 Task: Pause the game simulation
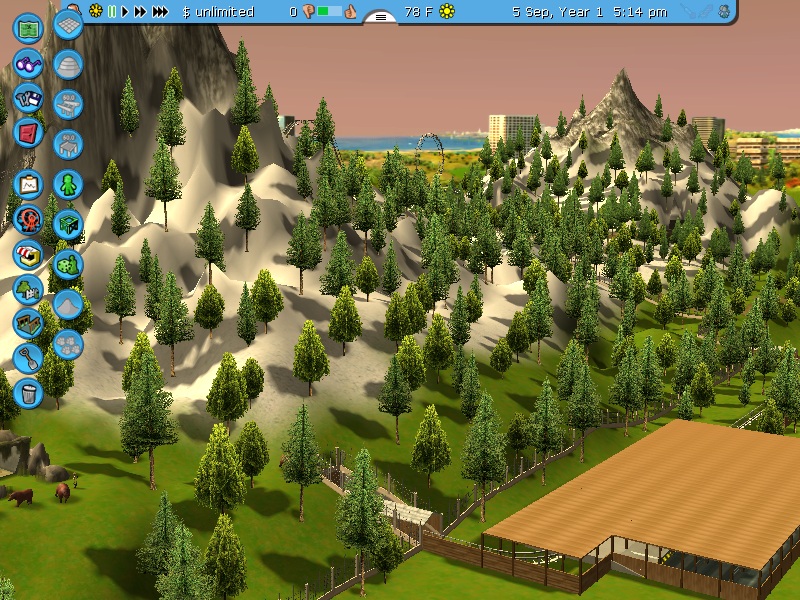(112, 12)
